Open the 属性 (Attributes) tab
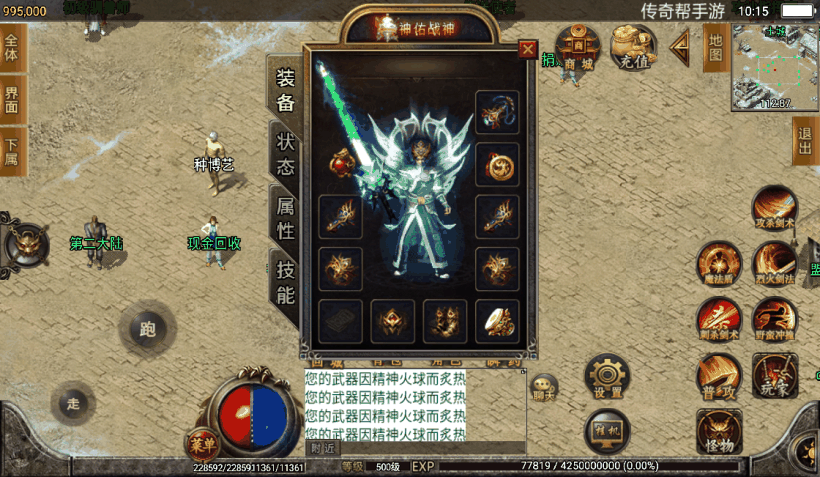The image size is (820, 477). point(286,217)
